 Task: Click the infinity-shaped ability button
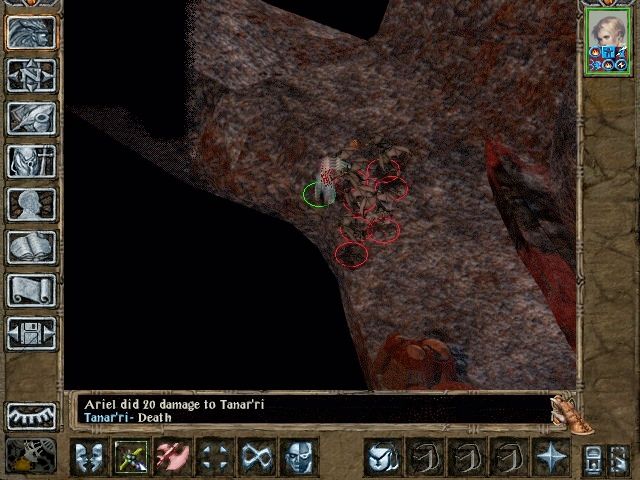click(257, 457)
